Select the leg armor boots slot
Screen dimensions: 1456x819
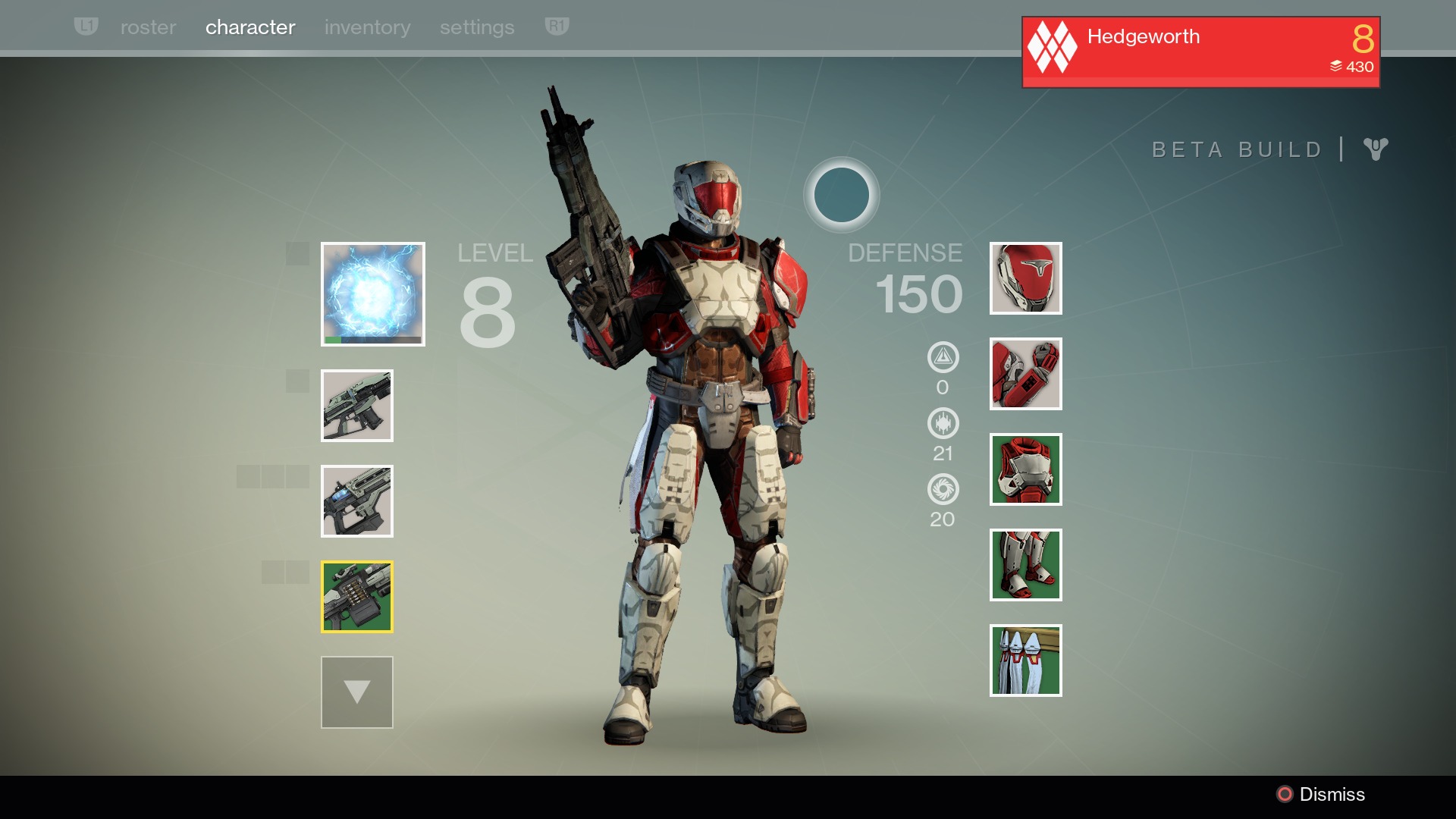tap(1025, 565)
